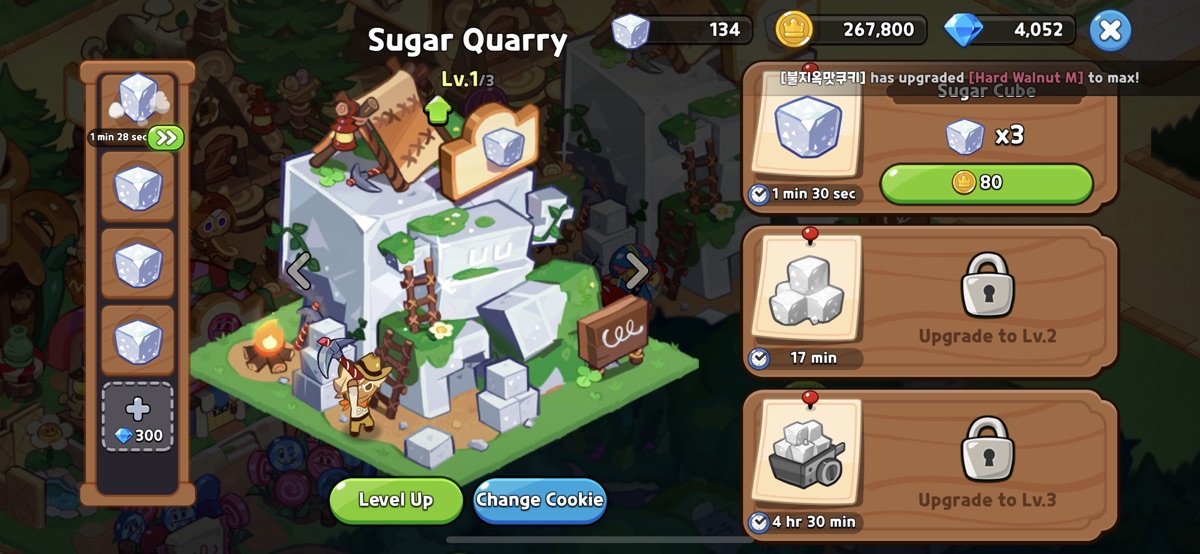
Task: Speed up production with the fast-forward button
Action: [x=166, y=137]
